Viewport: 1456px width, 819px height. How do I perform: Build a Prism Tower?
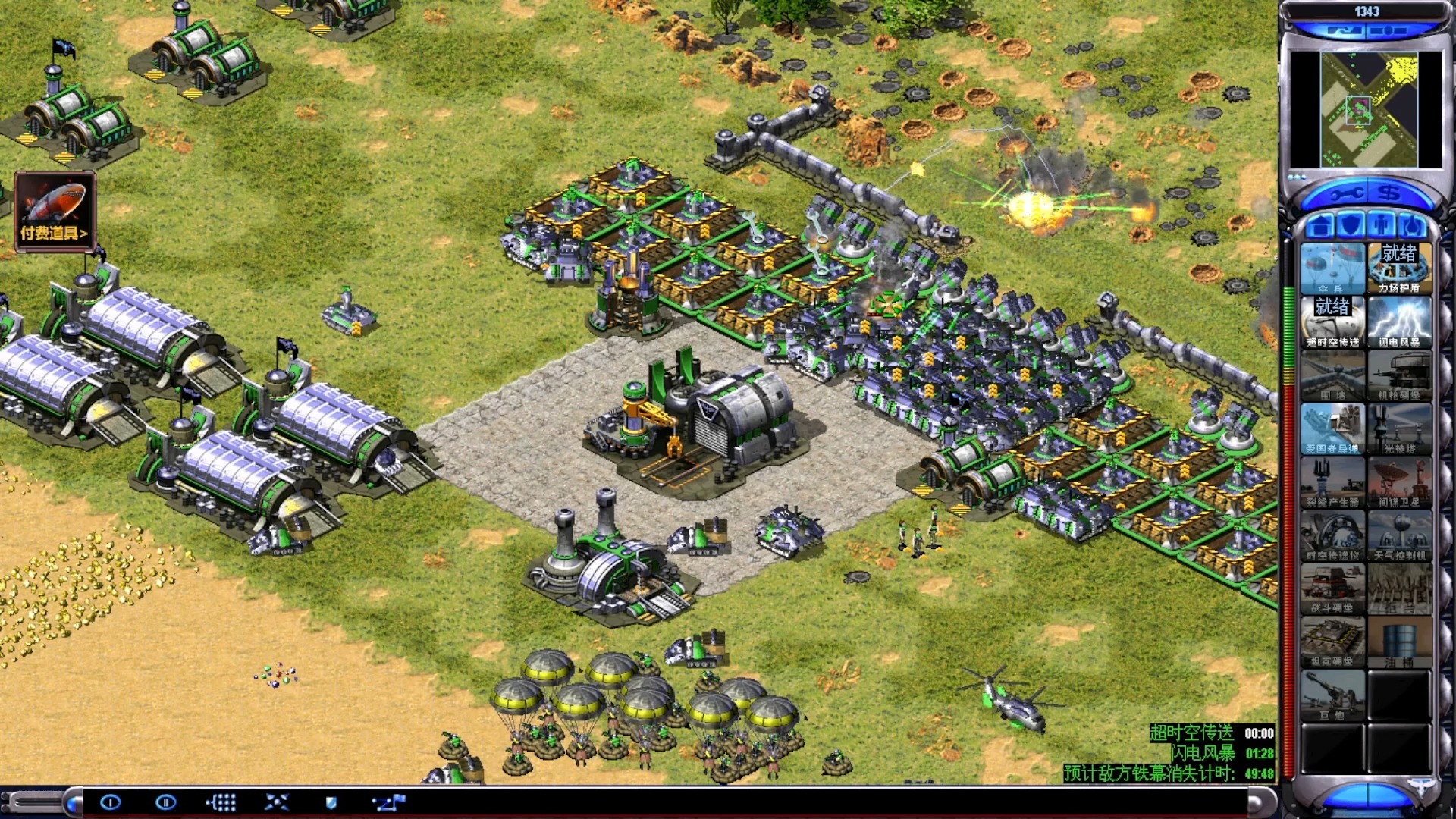point(1399,428)
